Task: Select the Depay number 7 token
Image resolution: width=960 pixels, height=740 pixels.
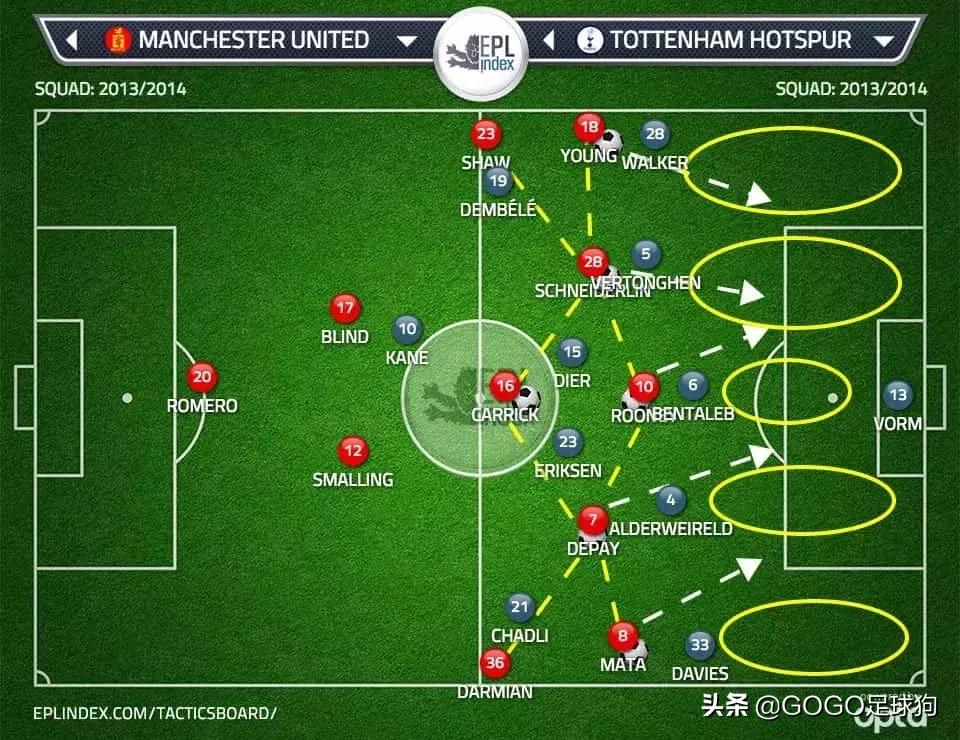Action: point(592,520)
